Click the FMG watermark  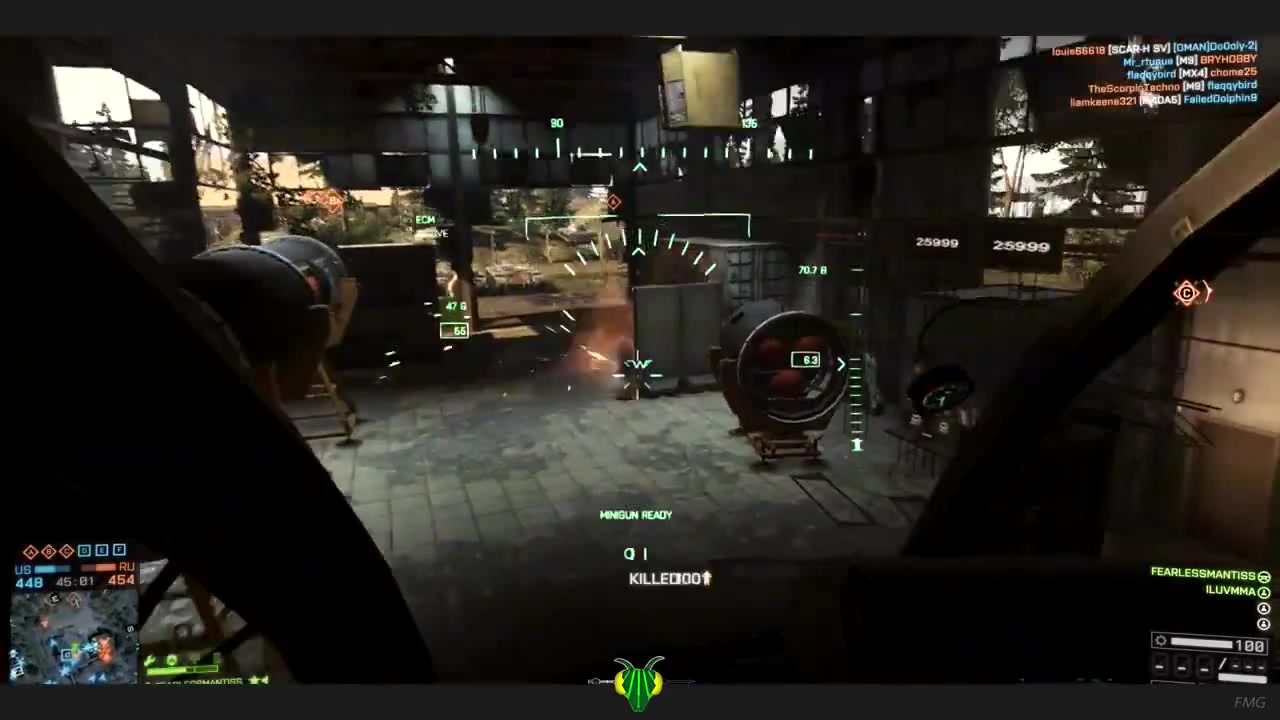pos(1249,702)
